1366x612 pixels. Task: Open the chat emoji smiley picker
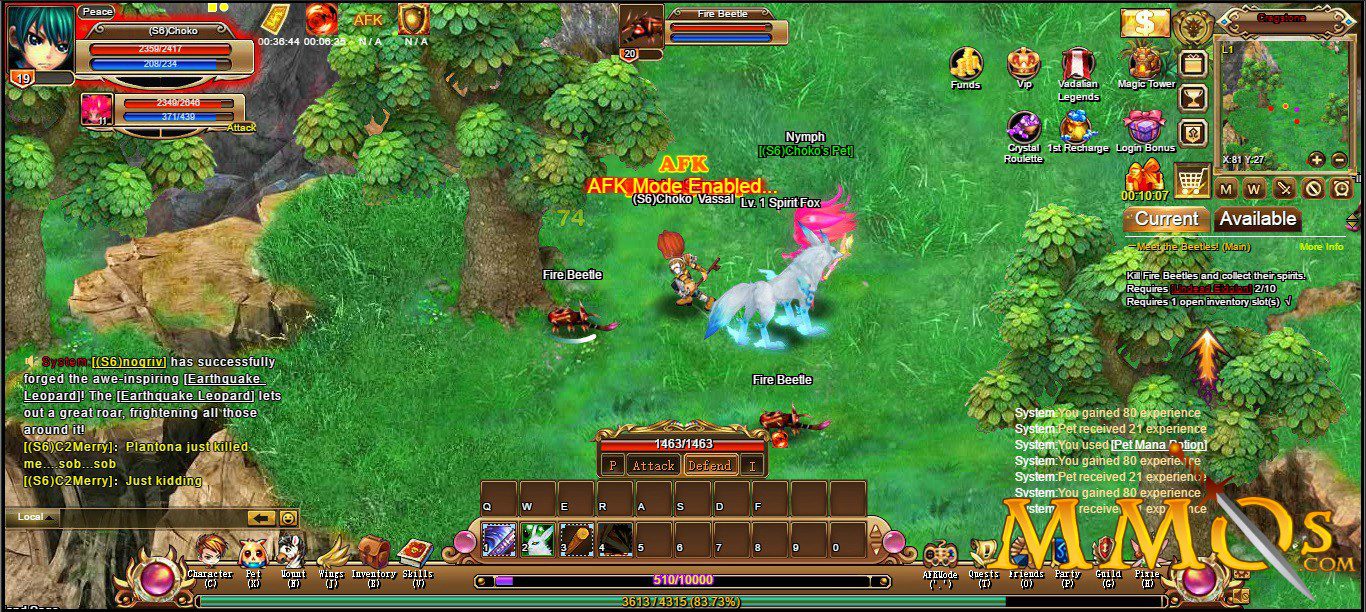[288, 518]
